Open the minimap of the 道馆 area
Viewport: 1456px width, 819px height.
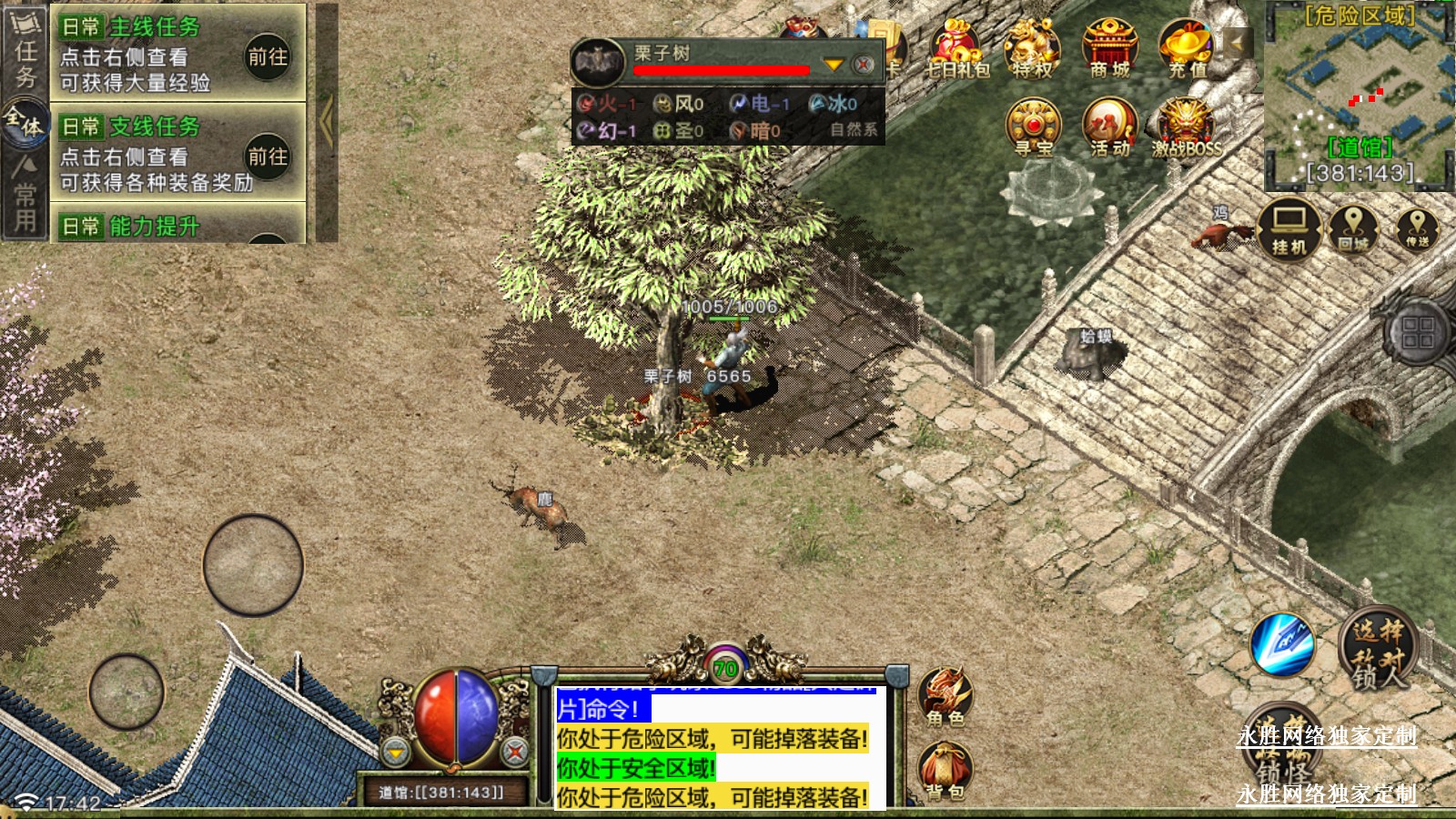coord(1358,91)
